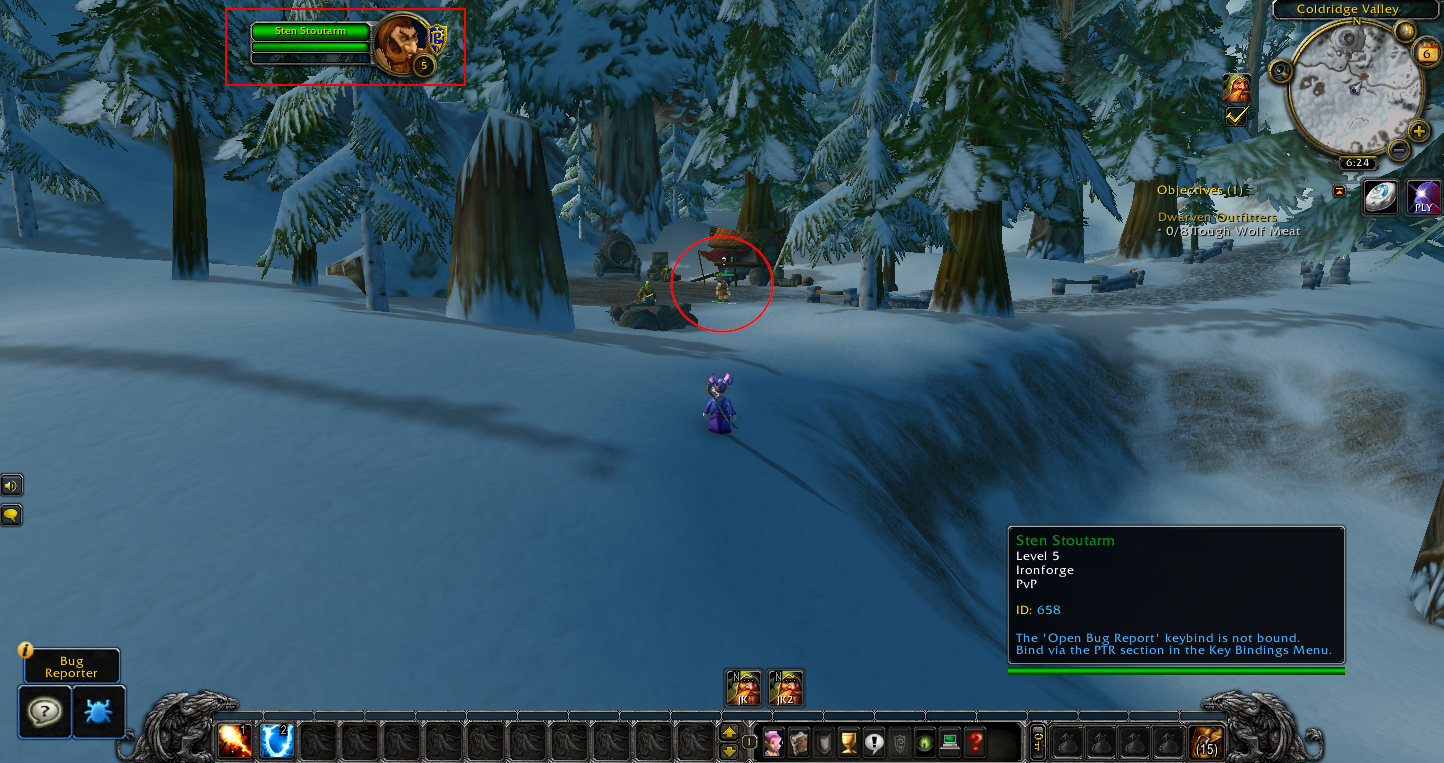Open the backpack showing 15 free slots
1444x763 pixels.
(1206, 742)
